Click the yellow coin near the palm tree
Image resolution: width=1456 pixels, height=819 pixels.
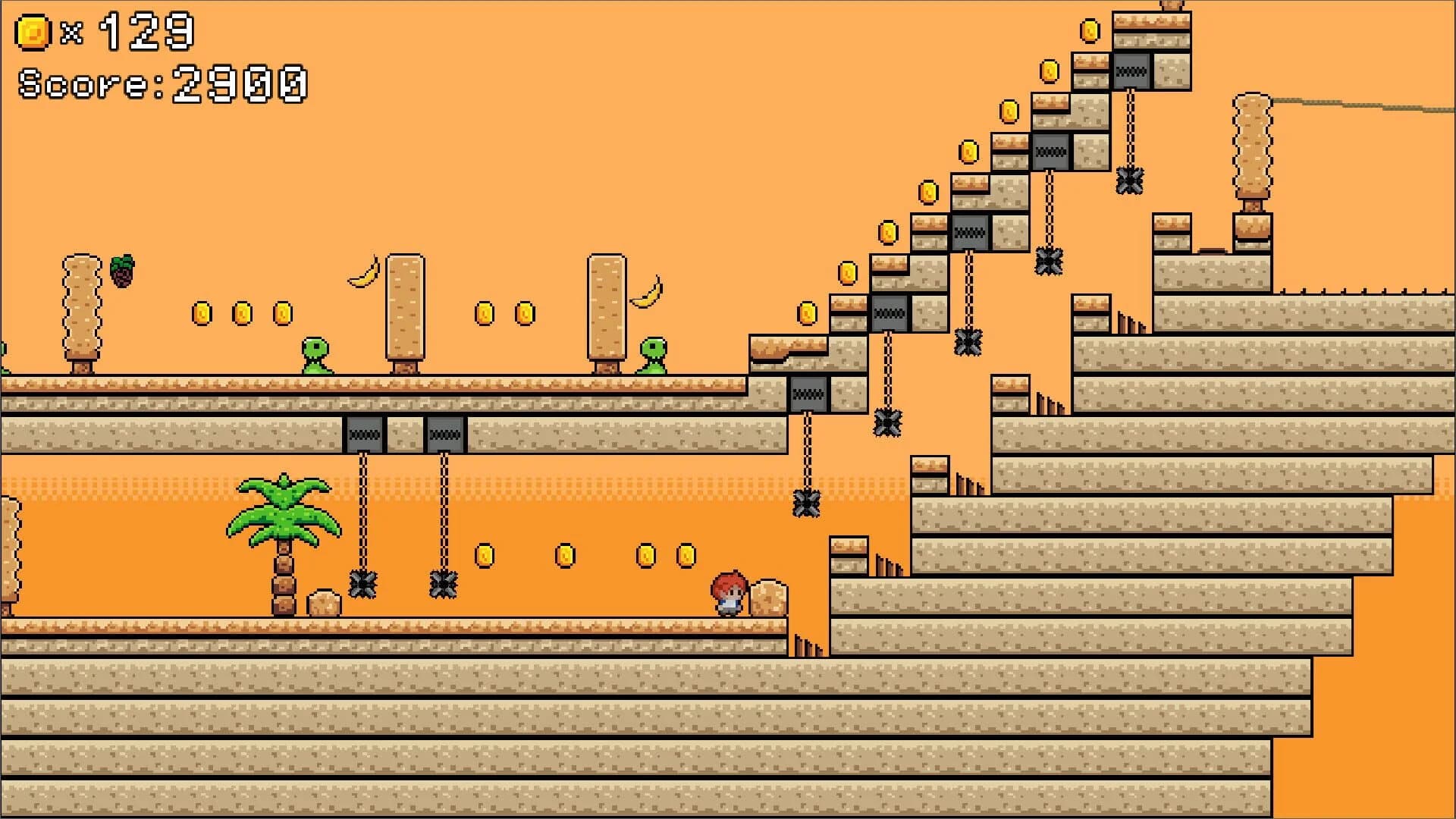pyautogui.click(x=485, y=557)
